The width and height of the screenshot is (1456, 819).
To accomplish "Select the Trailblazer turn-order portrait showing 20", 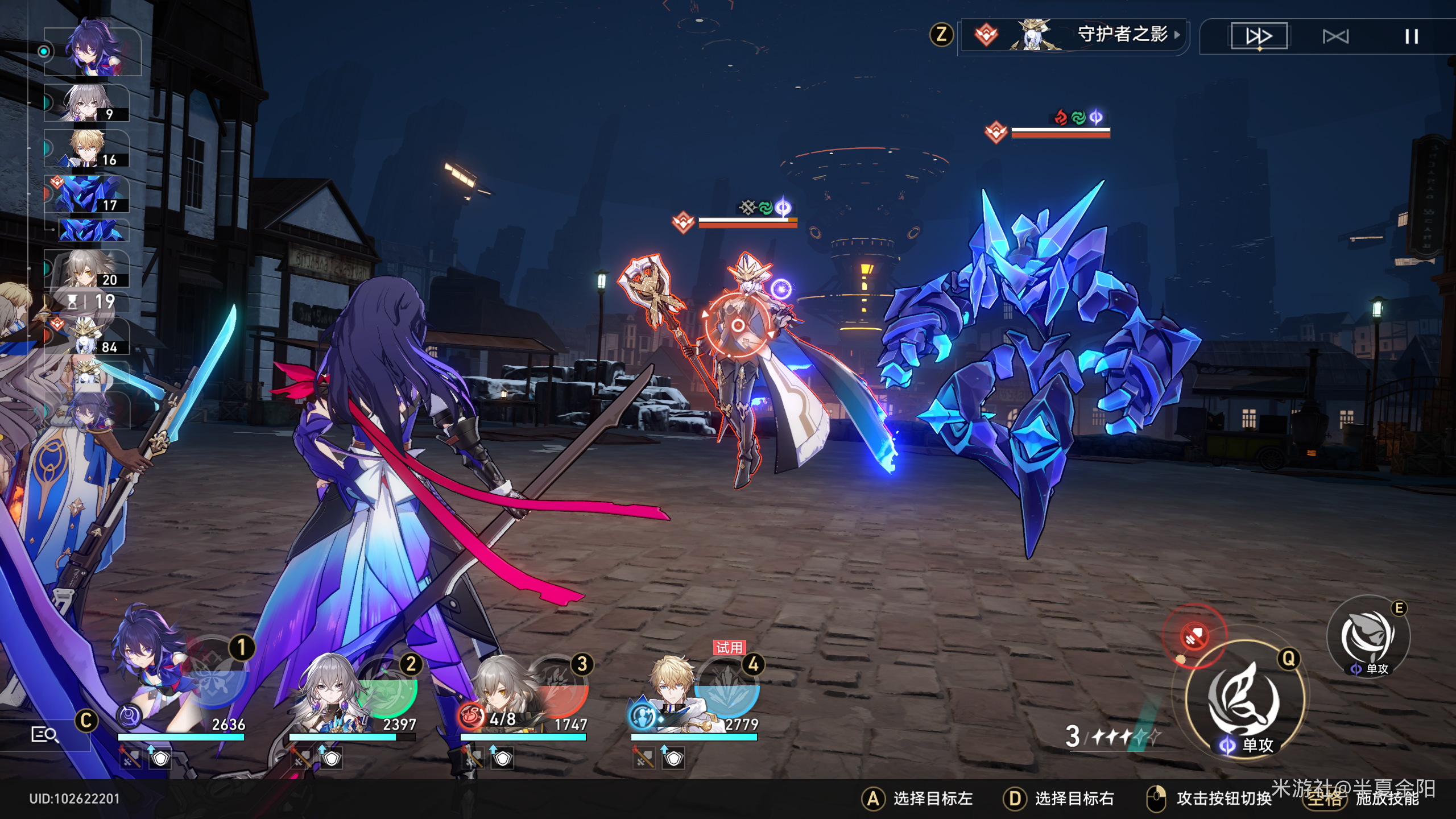I will 87,268.
